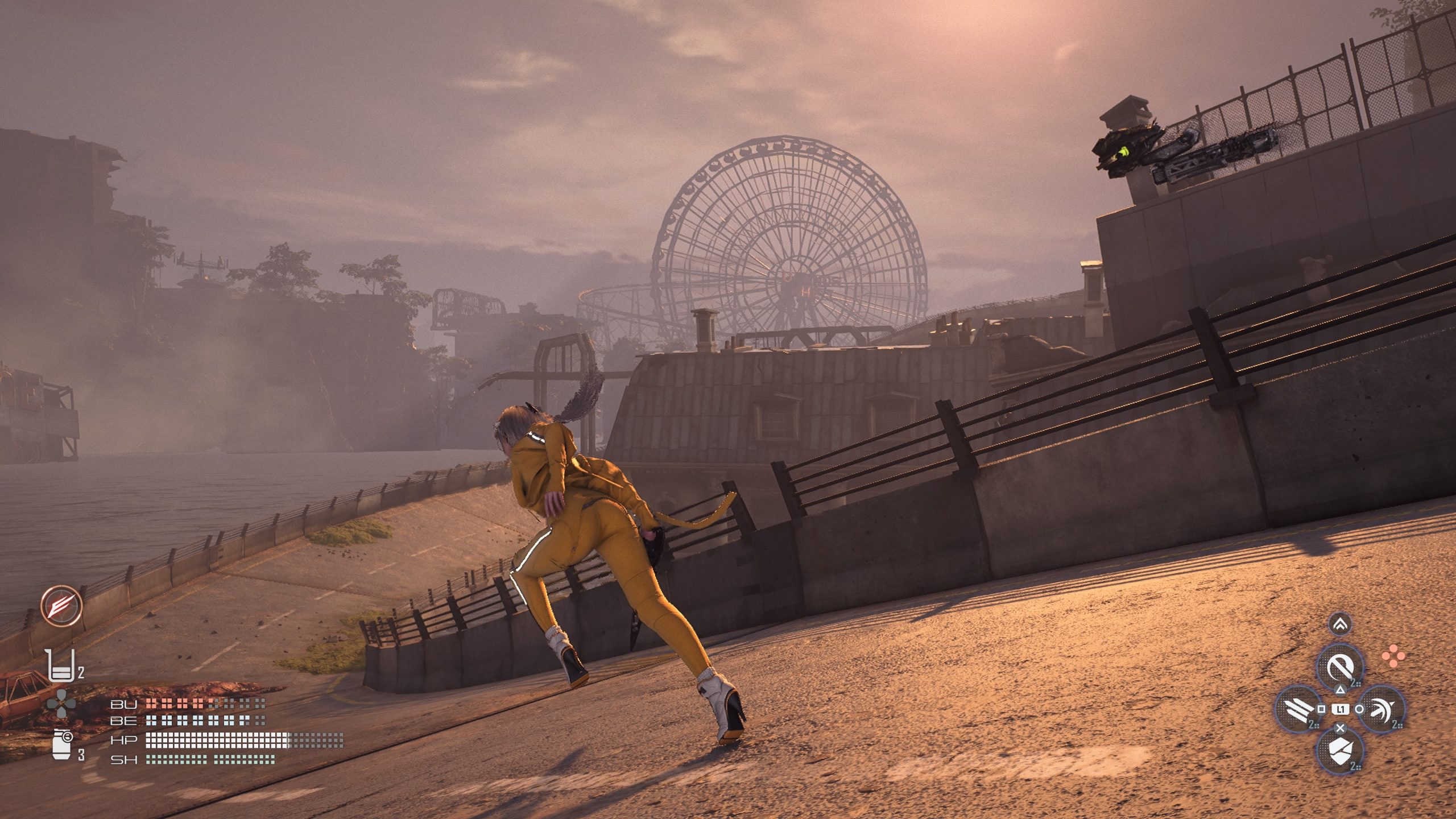Activate the triple blade skill
The image size is (1456, 819).
coord(1299,709)
